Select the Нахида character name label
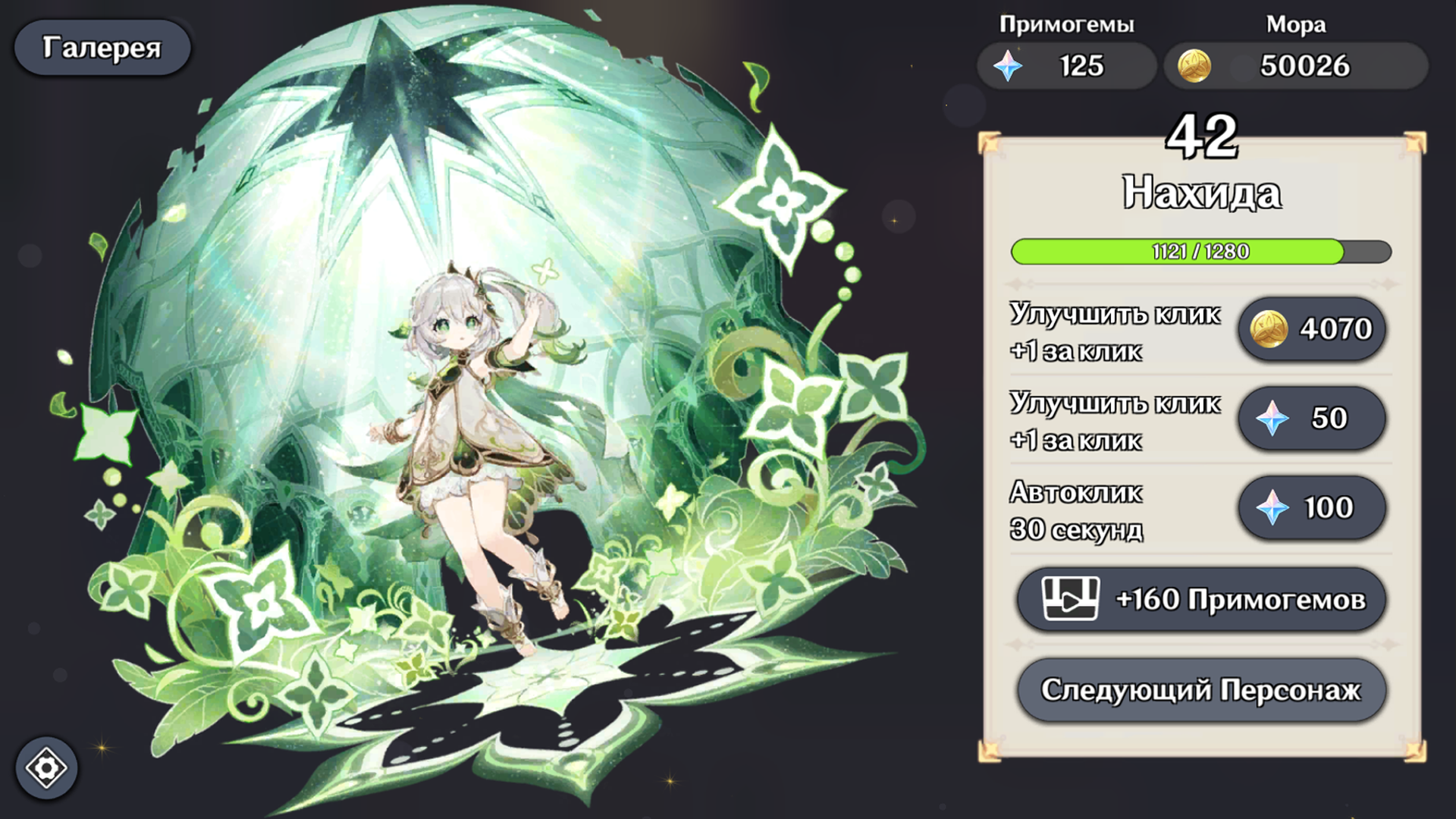Image resolution: width=1456 pixels, height=819 pixels. click(1202, 192)
